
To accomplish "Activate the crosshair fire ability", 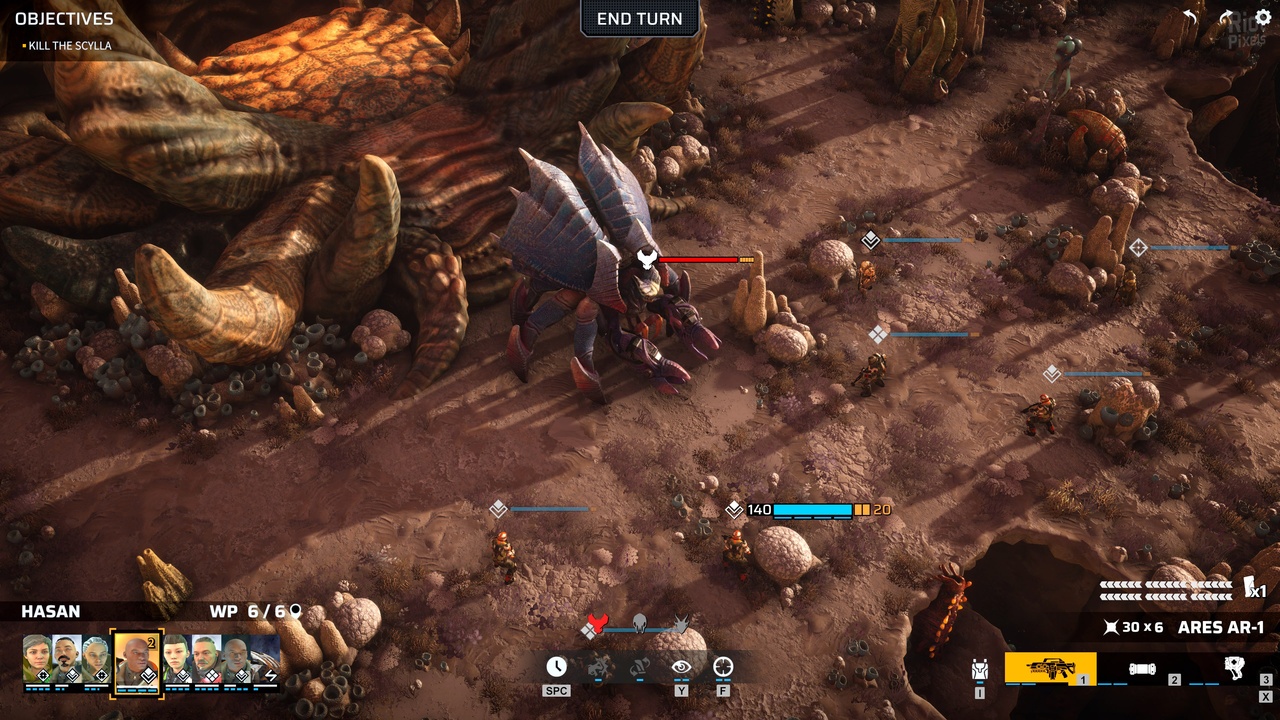I will coord(723,667).
